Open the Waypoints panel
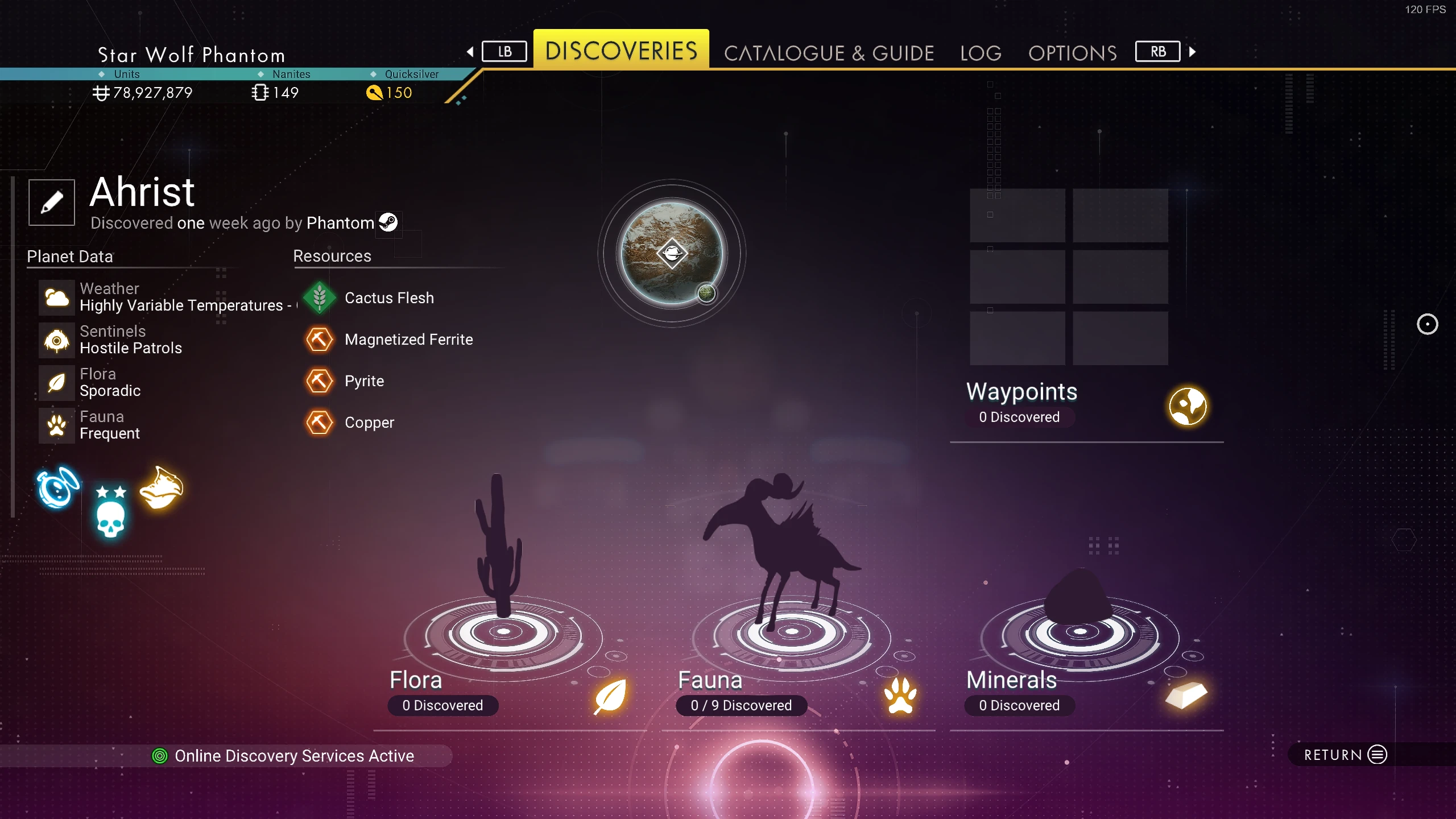The height and width of the screenshot is (819, 1456). (x=1086, y=405)
